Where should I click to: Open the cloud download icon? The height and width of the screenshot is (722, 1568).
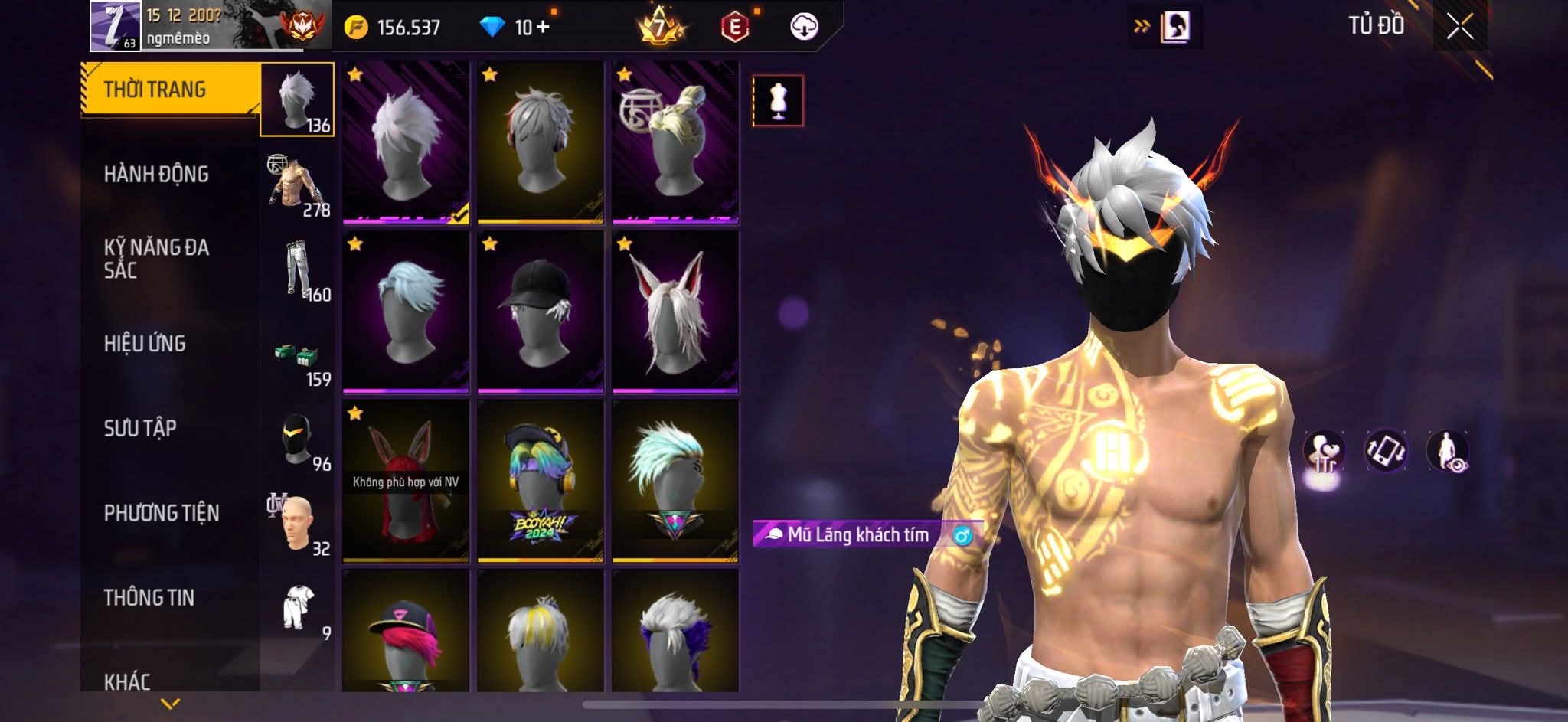pyautogui.click(x=803, y=28)
